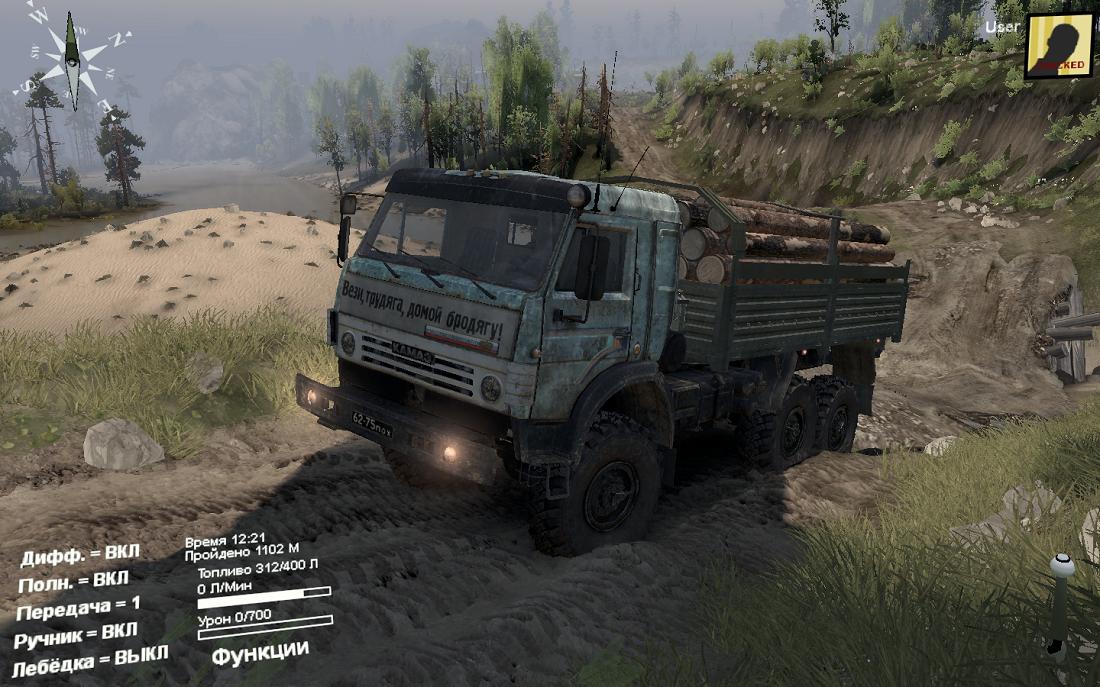Click the gear shifter knob
Screen dimensions: 1100x687
point(1061,567)
